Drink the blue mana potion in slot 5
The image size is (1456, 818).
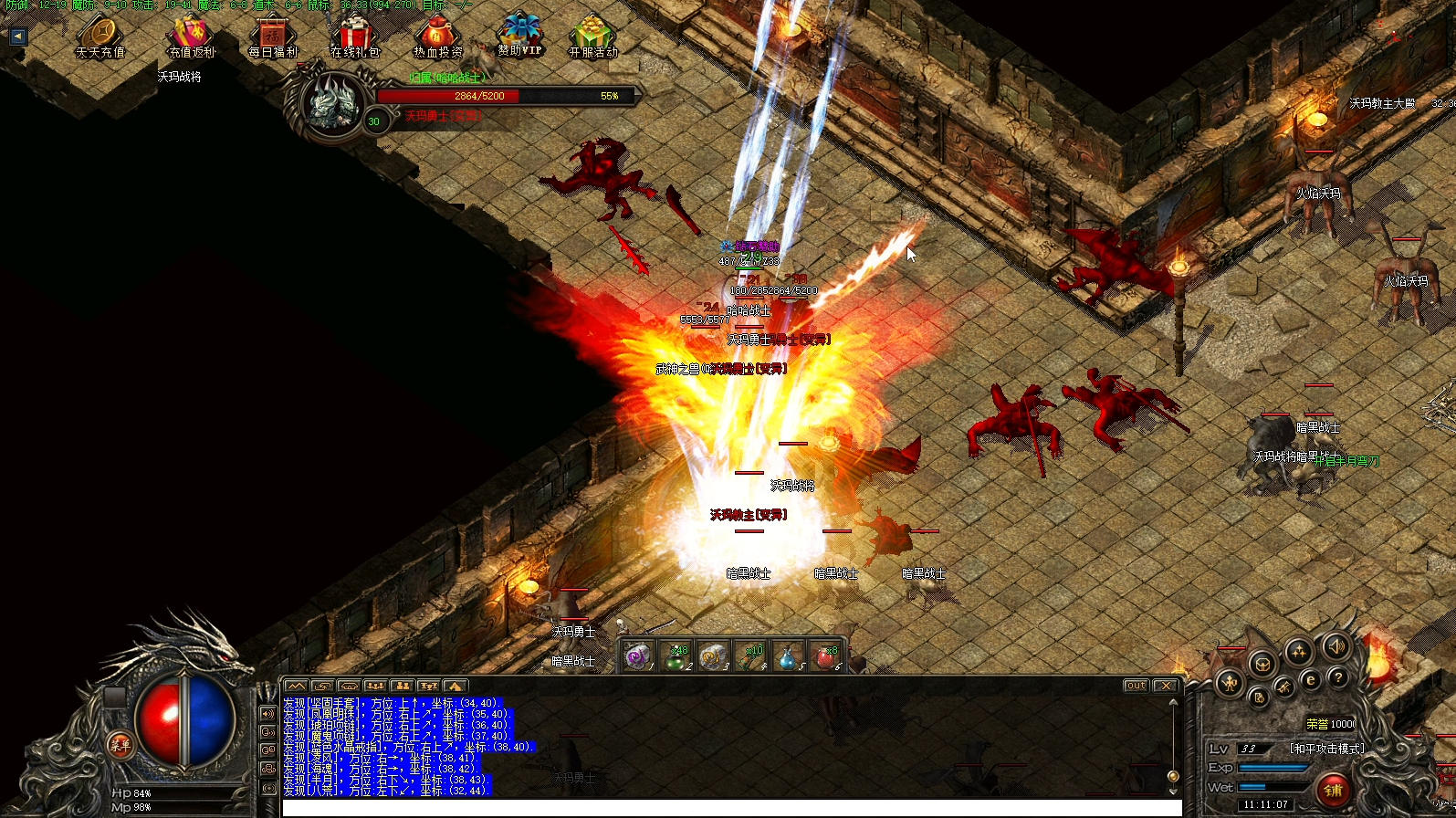787,657
